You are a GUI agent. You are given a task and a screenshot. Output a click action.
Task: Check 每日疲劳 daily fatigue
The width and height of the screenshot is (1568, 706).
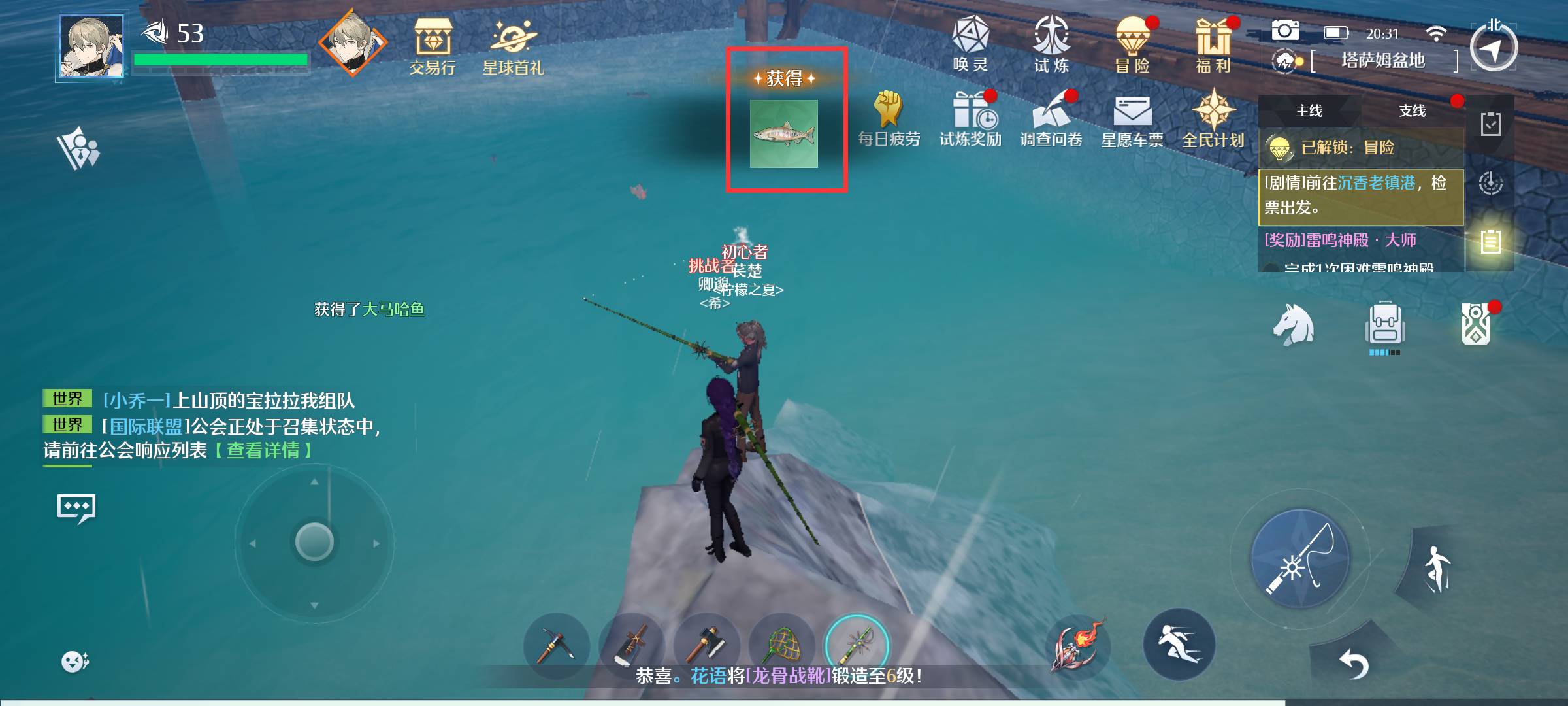[889, 118]
